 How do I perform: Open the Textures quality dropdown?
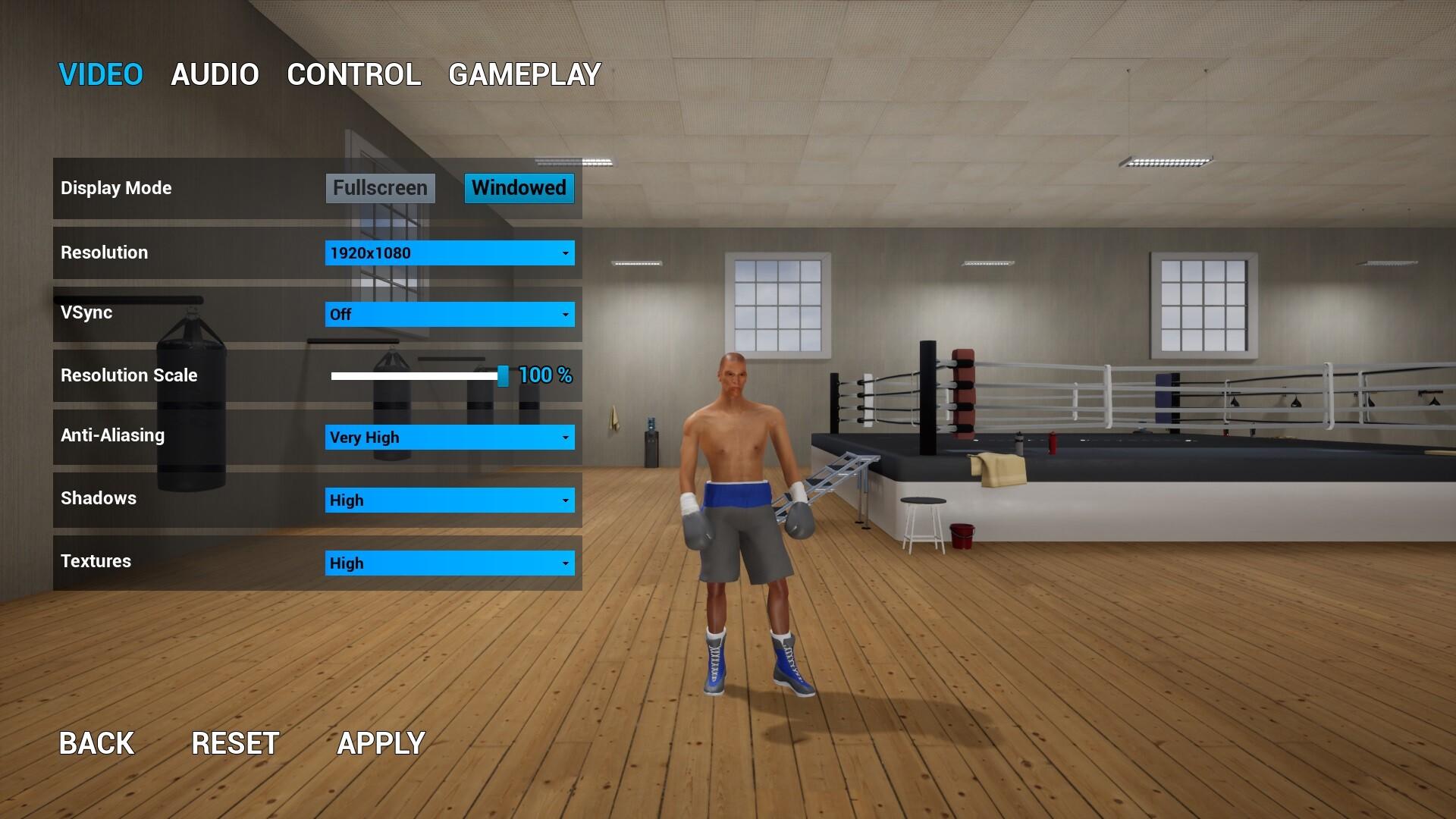tap(440, 563)
